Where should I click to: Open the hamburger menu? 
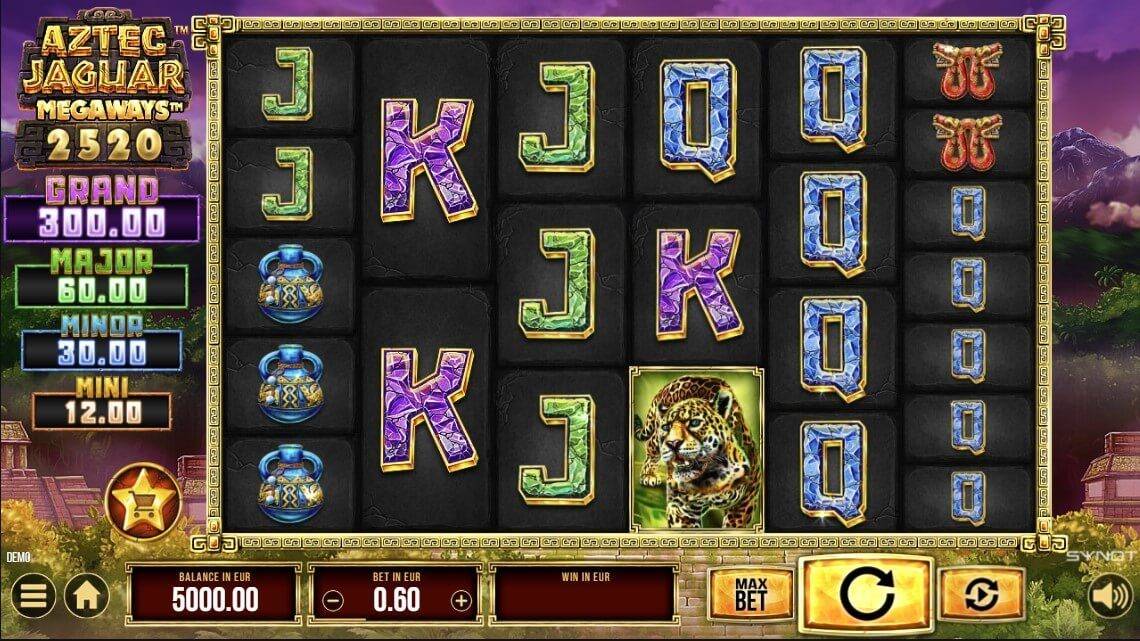click(x=33, y=598)
